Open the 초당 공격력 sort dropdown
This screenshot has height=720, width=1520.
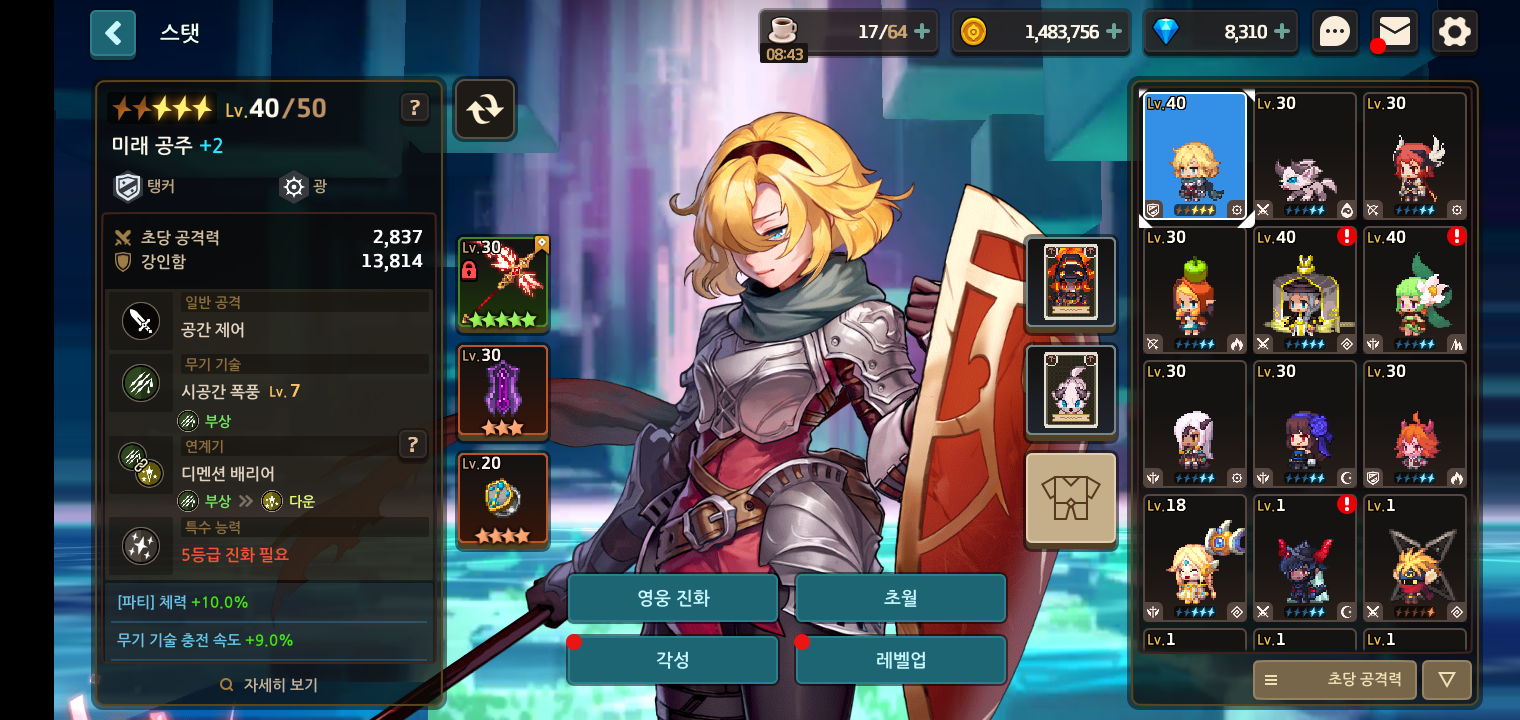click(x=1334, y=680)
